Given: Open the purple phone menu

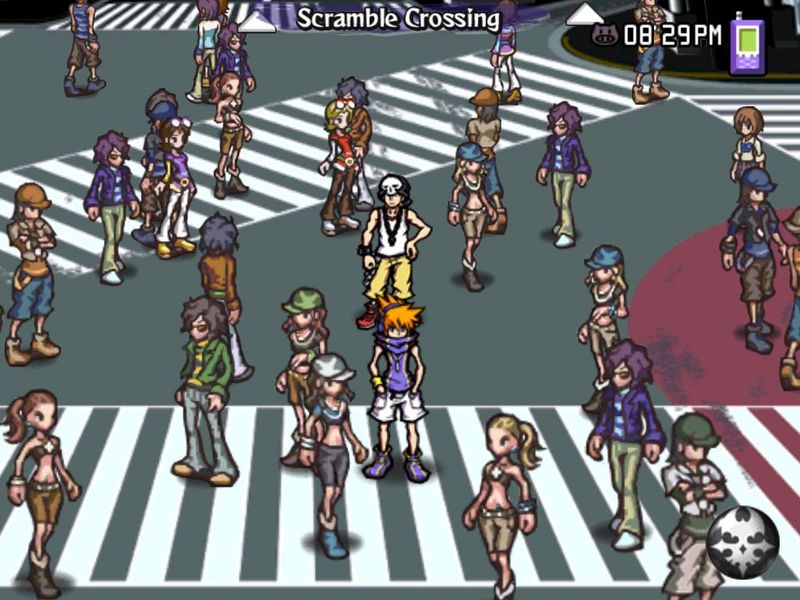Looking at the screenshot, I should pyautogui.click(x=747, y=45).
